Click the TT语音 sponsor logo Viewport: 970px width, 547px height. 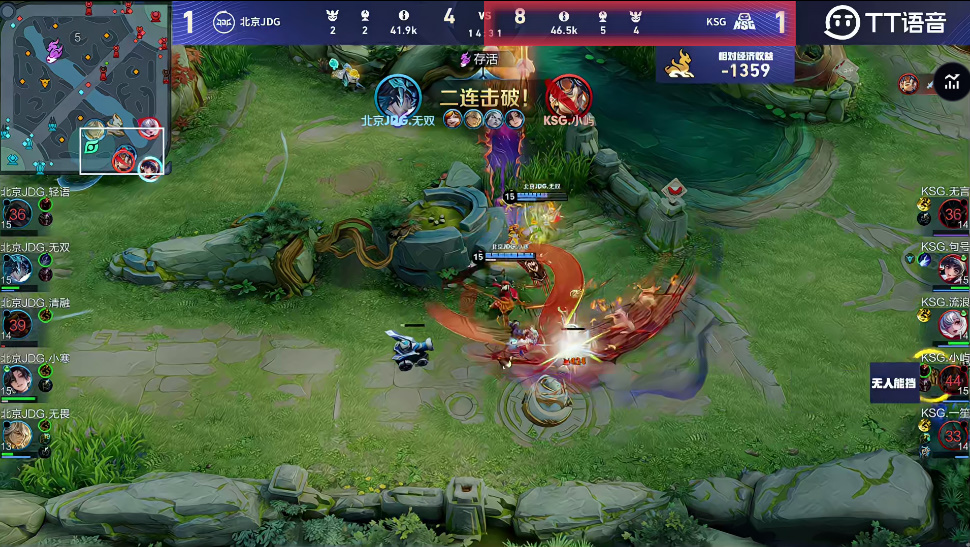click(x=885, y=22)
